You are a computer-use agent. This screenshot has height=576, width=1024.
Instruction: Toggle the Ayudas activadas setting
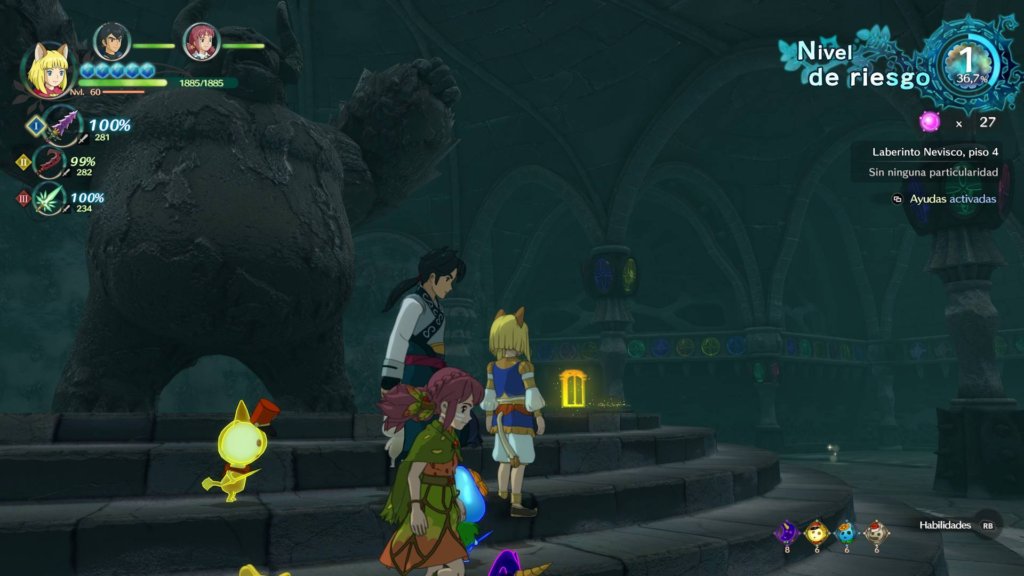950,199
